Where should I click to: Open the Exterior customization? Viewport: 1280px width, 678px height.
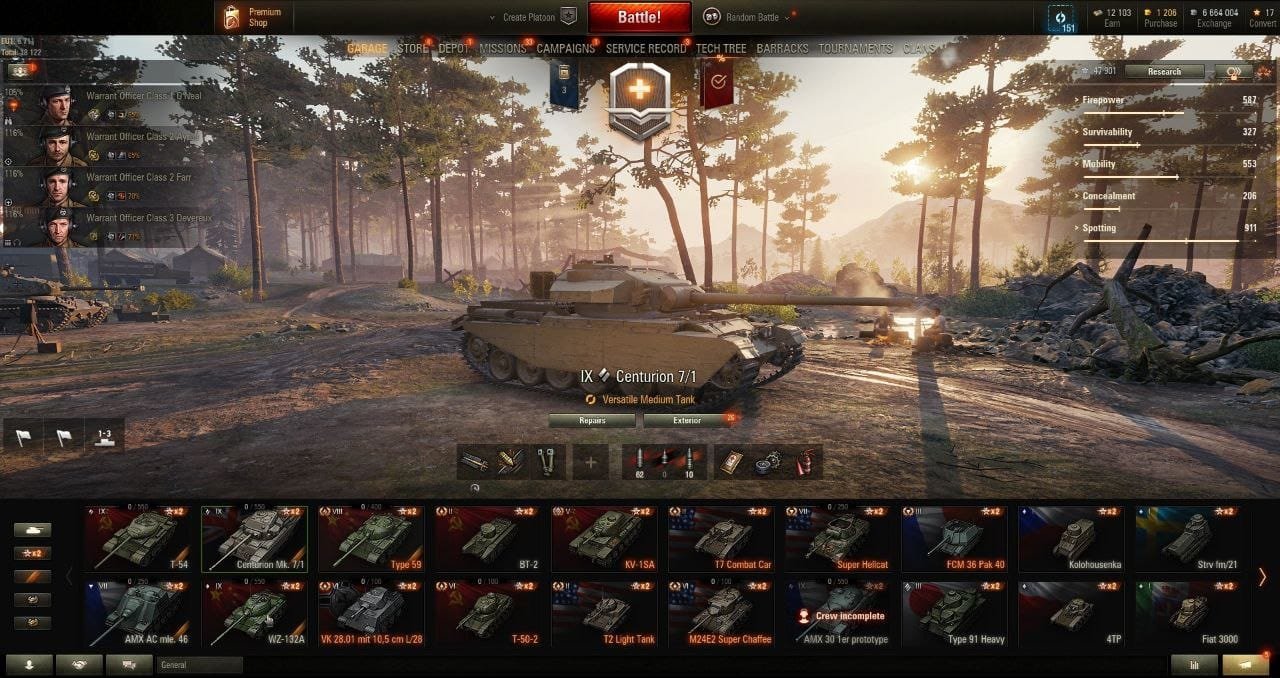(x=687, y=421)
